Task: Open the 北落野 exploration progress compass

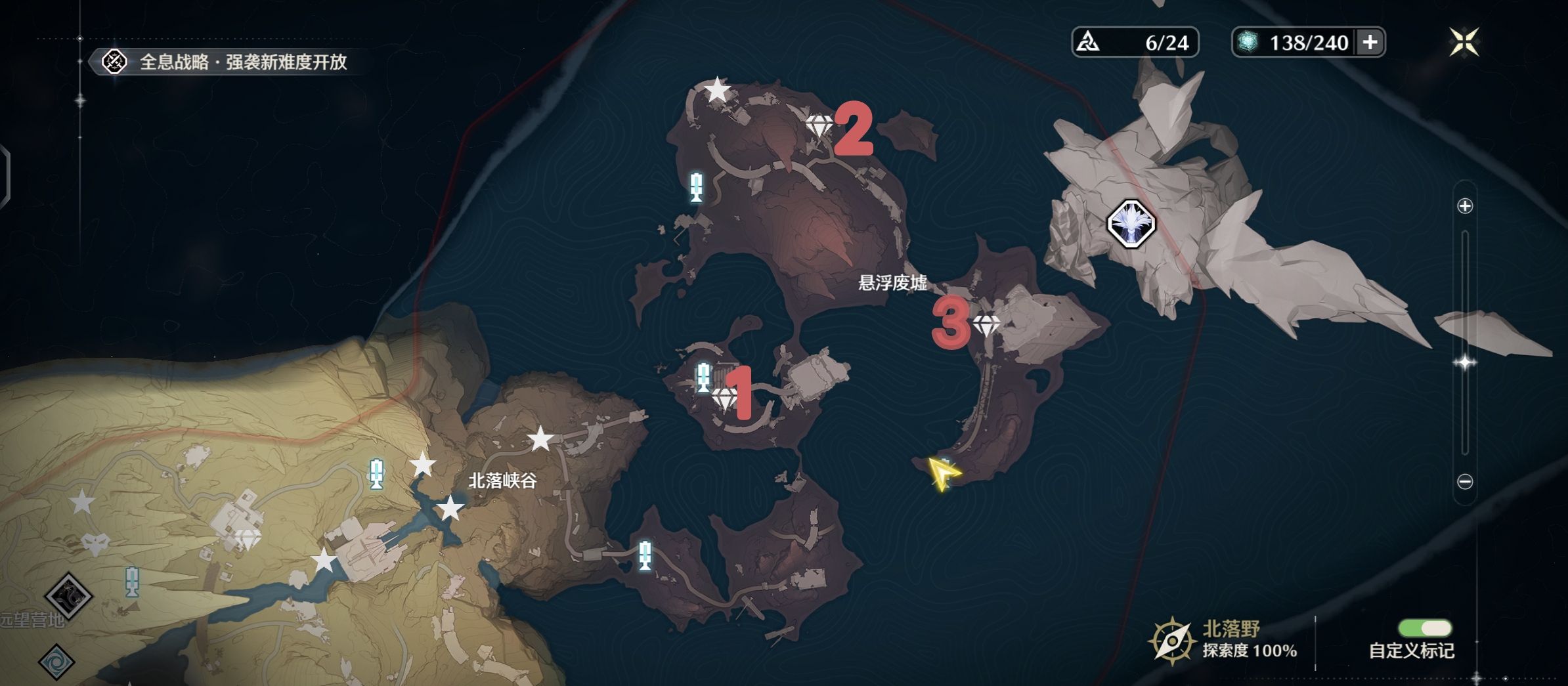Action: click(x=1171, y=640)
